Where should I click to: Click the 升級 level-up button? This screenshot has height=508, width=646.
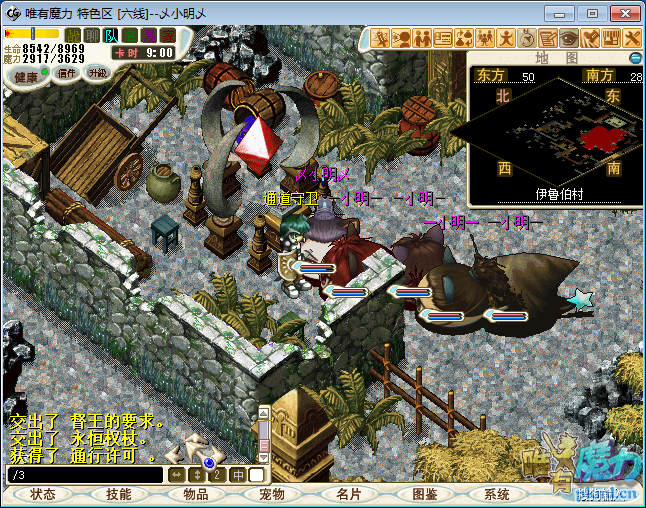pos(97,73)
